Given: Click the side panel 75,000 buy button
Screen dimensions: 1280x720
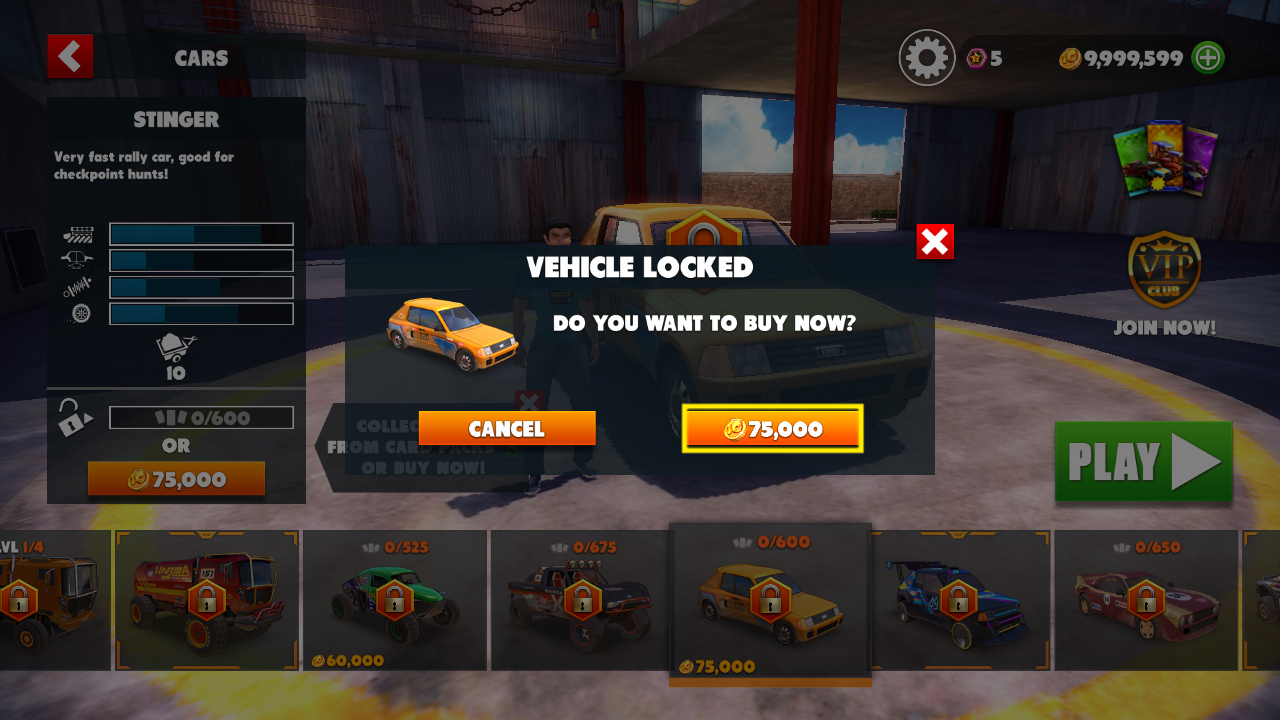Looking at the screenshot, I should tap(176, 479).
